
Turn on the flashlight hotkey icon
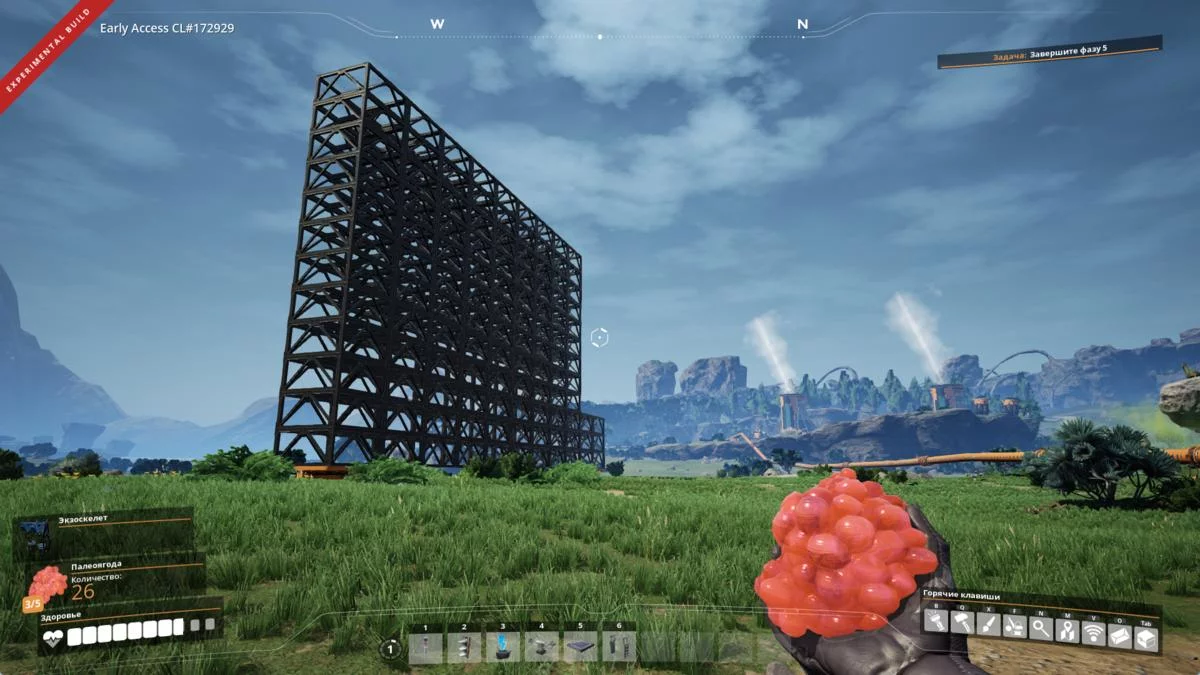[x=936, y=624]
